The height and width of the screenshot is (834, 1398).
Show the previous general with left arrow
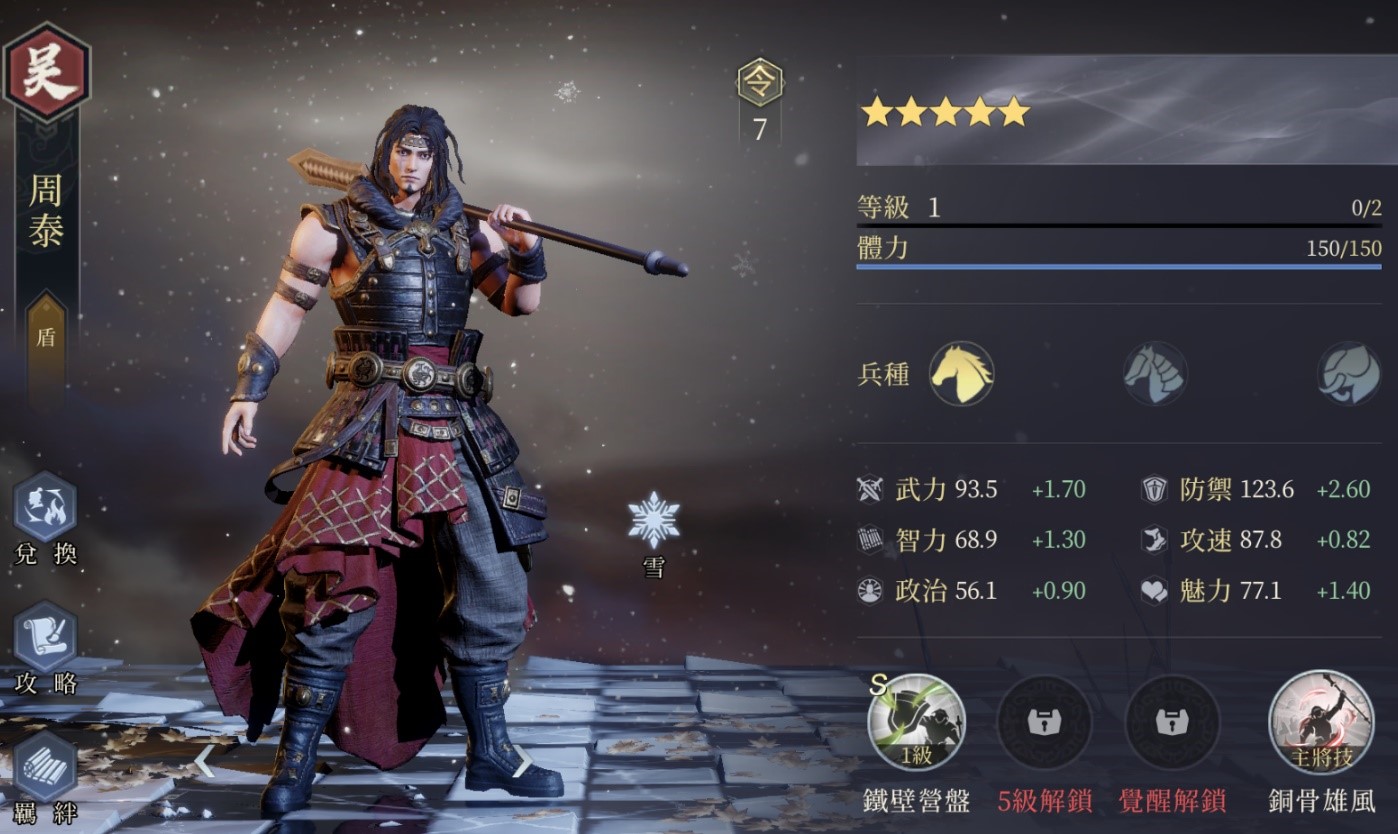click(203, 761)
